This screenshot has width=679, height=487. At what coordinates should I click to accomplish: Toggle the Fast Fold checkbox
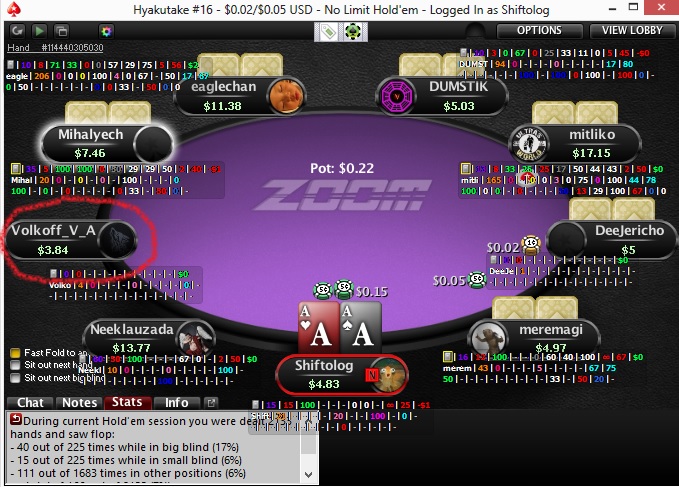15,353
